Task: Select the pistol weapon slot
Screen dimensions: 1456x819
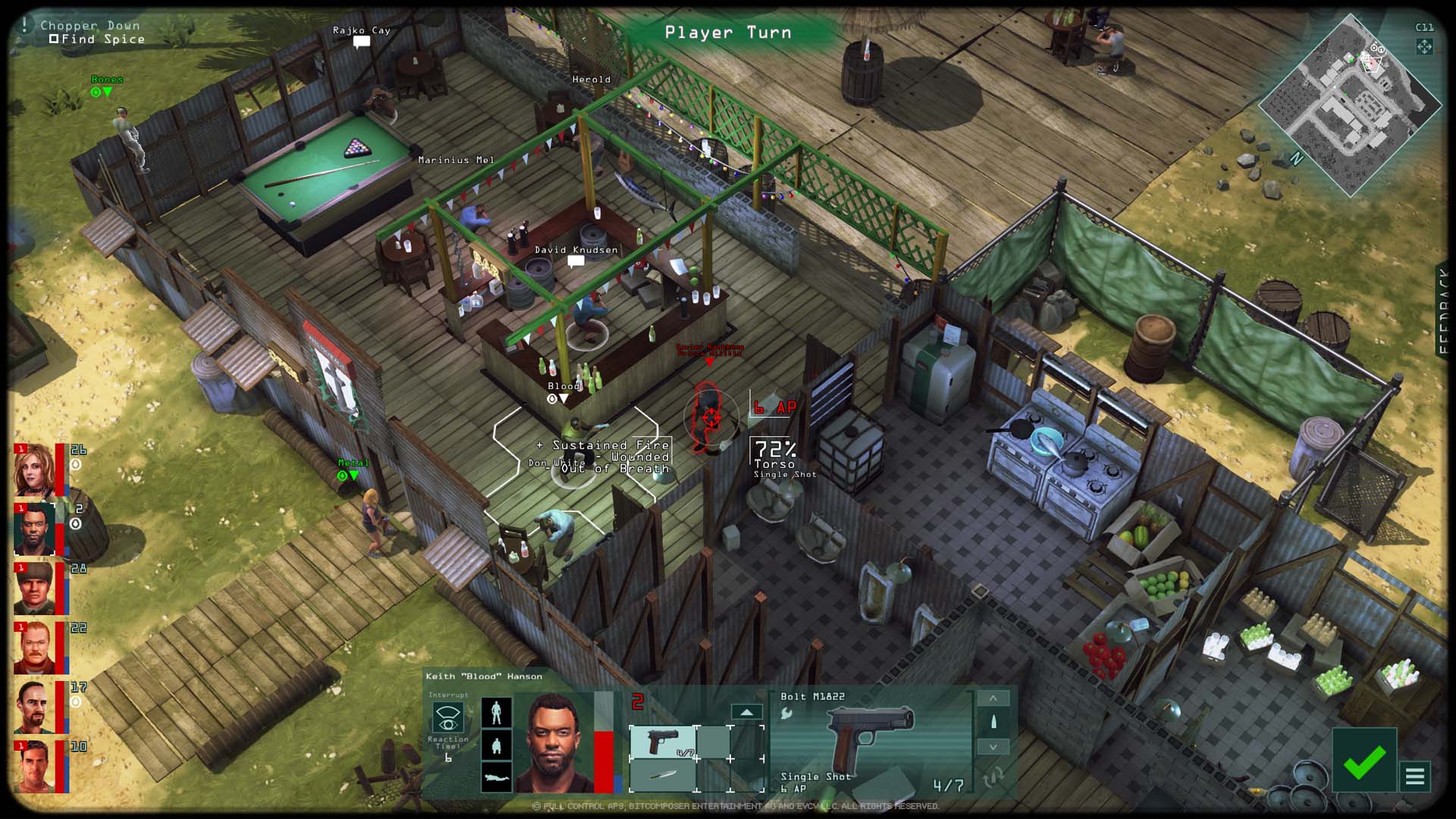Action: (x=663, y=741)
